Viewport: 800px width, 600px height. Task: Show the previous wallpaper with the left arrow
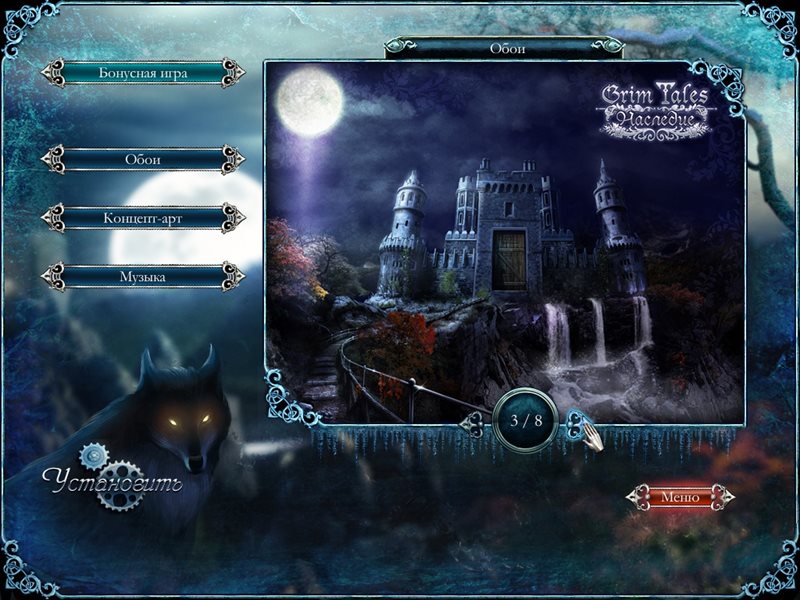coord(473,424)
